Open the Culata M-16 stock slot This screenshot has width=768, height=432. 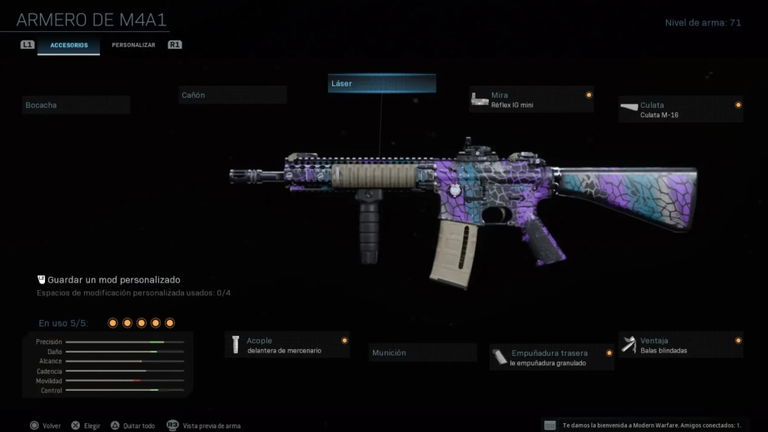[680, 109]
